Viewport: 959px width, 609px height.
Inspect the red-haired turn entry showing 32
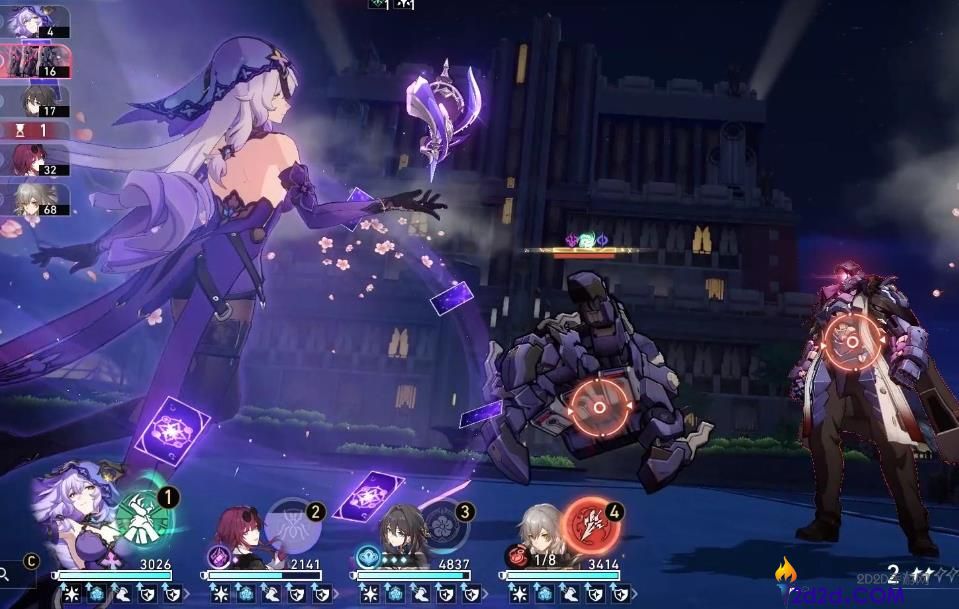(x=35, y=158)
